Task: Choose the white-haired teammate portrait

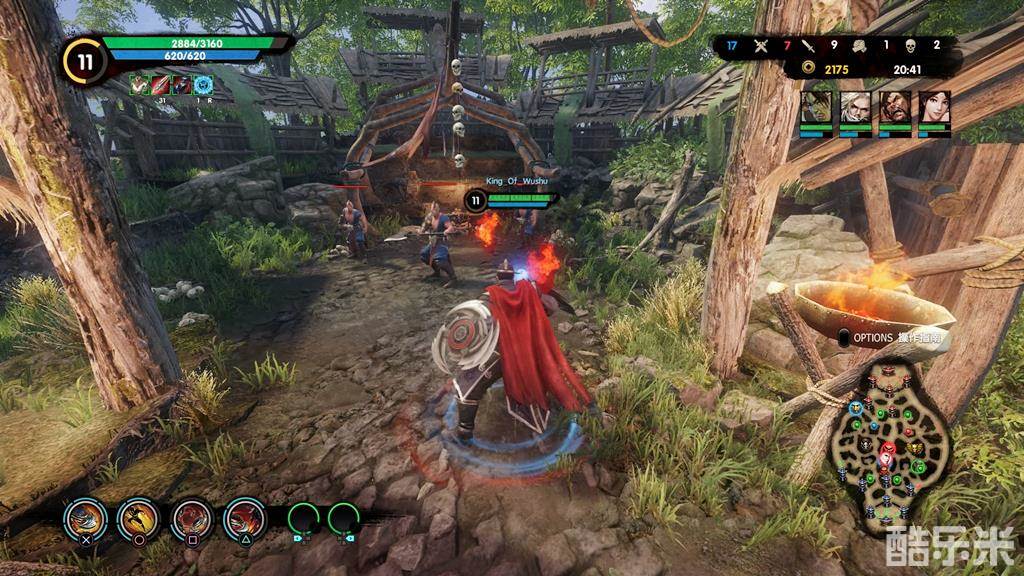Action: point(856,107)
